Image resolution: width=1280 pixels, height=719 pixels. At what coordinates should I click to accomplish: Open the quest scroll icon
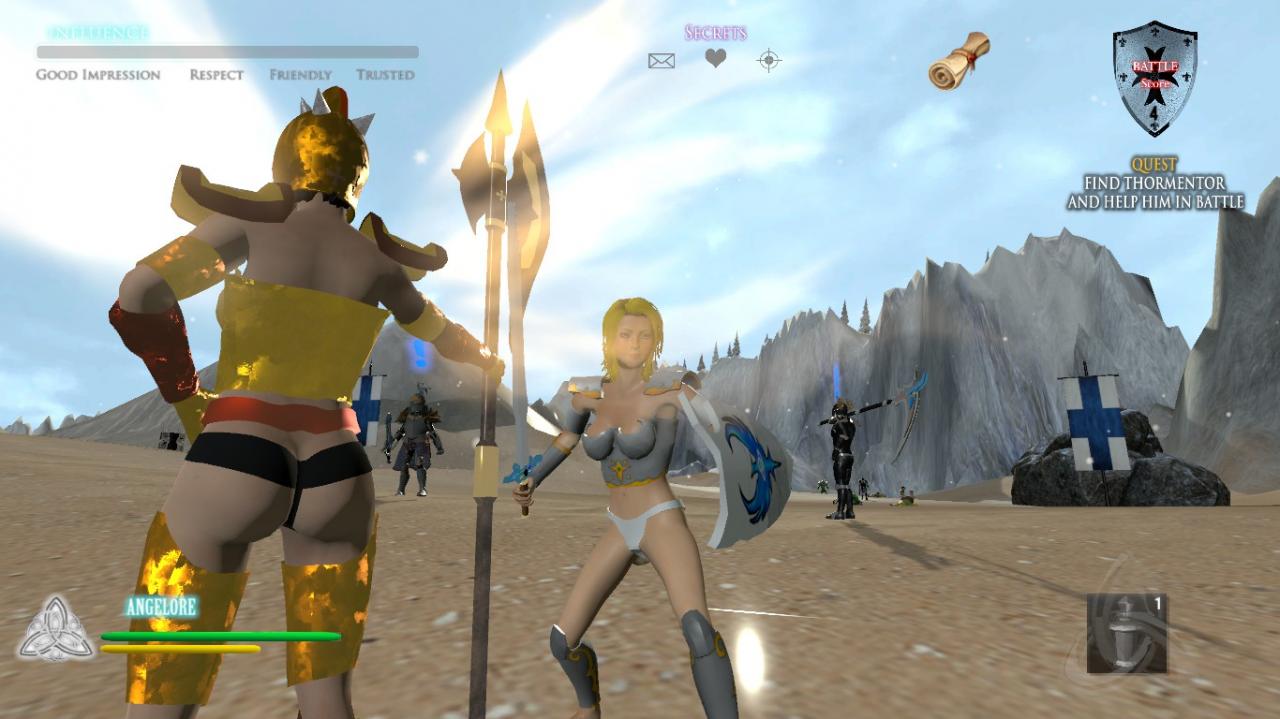958,60
